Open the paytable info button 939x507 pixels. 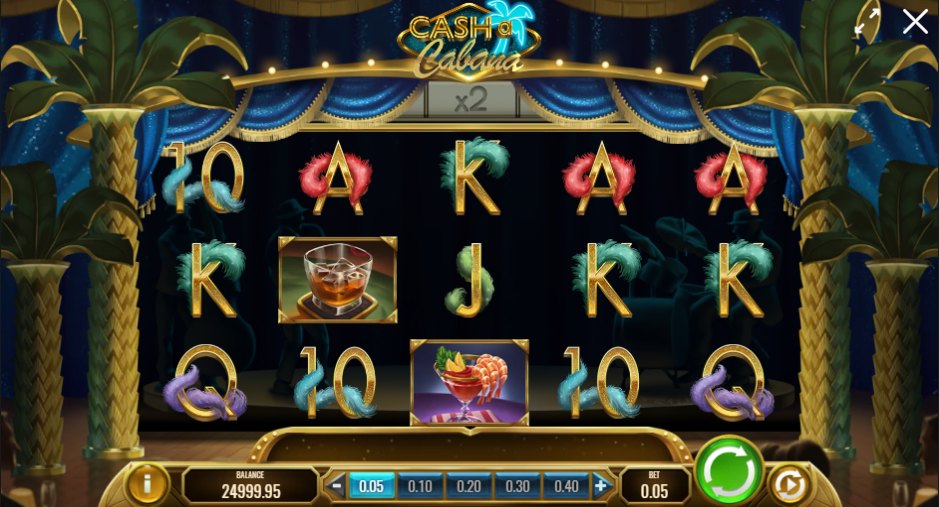point(147,485)
